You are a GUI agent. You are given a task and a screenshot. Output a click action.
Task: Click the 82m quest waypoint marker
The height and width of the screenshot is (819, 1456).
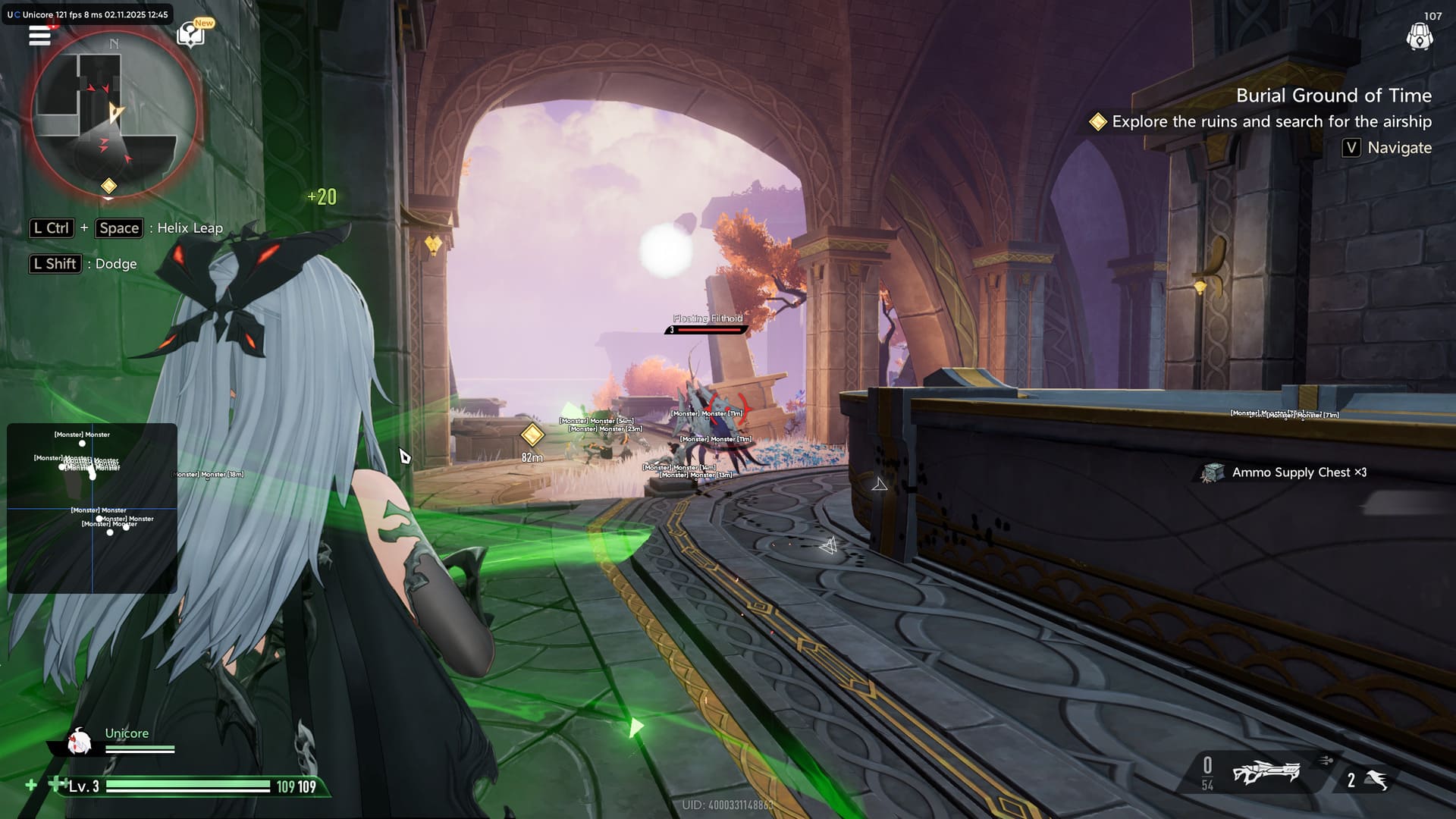point(532,435)
